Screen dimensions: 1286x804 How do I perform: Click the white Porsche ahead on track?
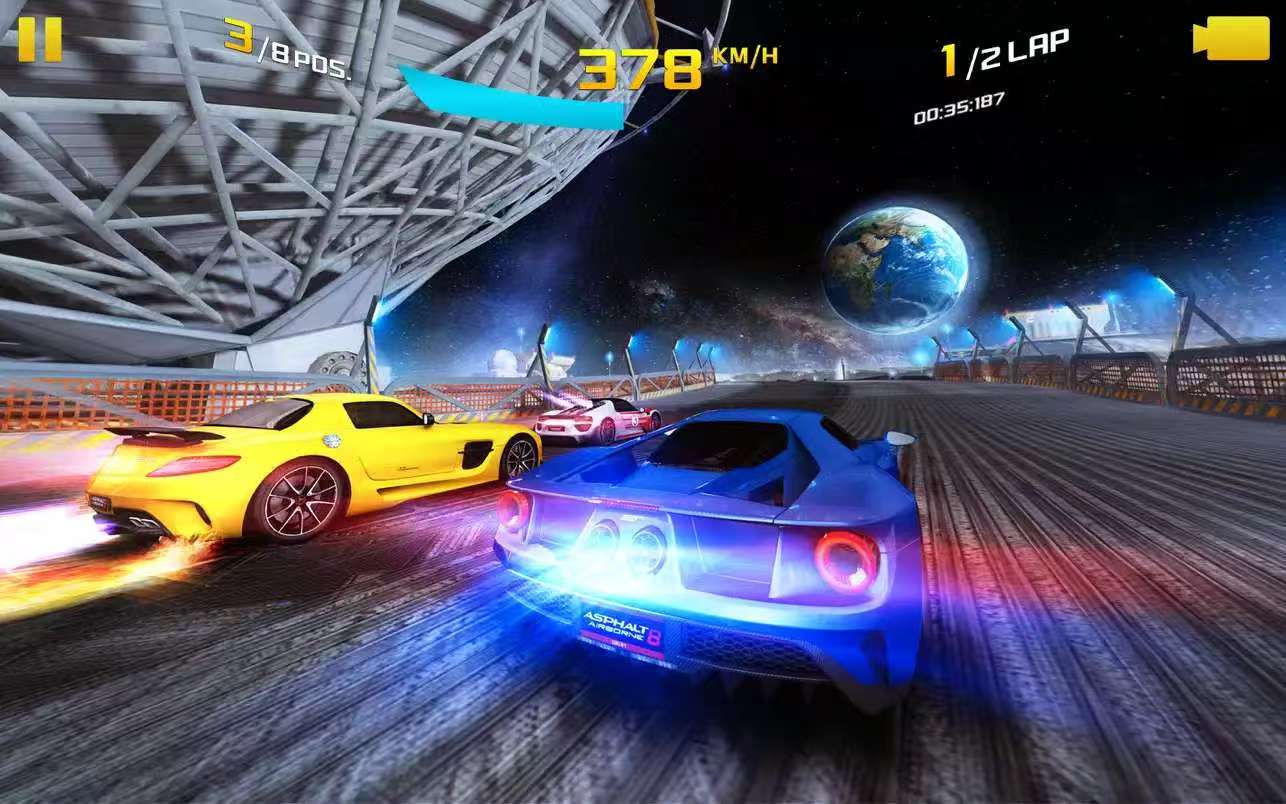[590, 422]
